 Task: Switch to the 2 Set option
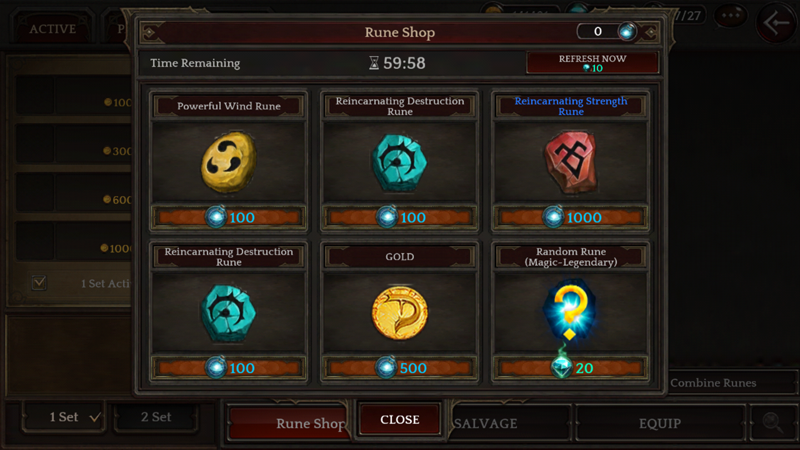[155, 417]
